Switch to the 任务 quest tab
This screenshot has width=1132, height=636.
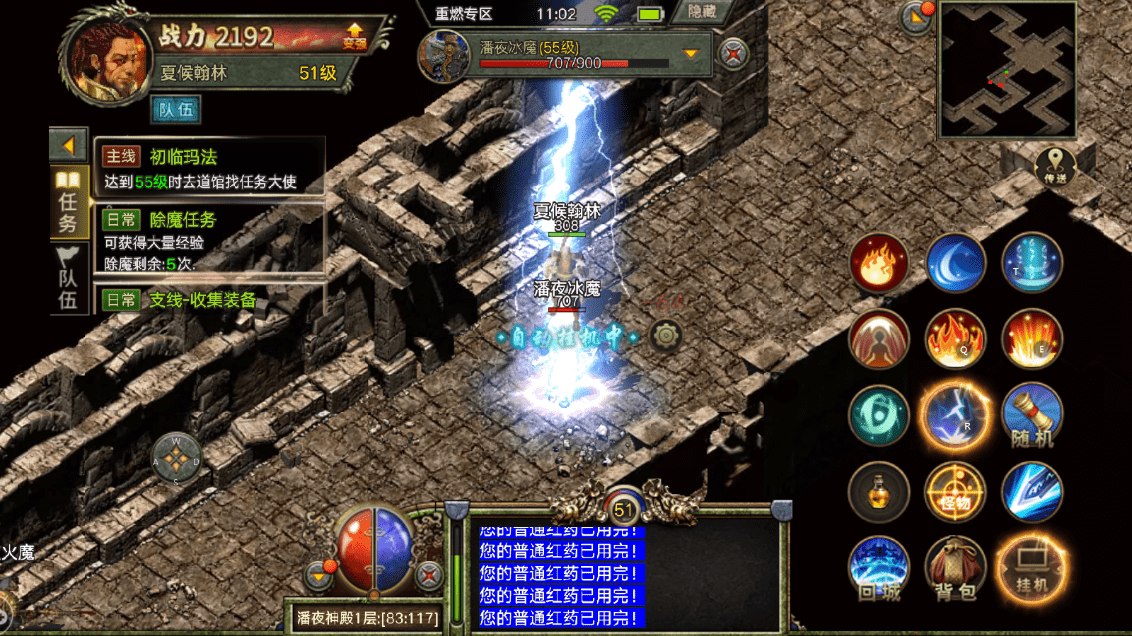pyautogui.click(x=67, y=203)
